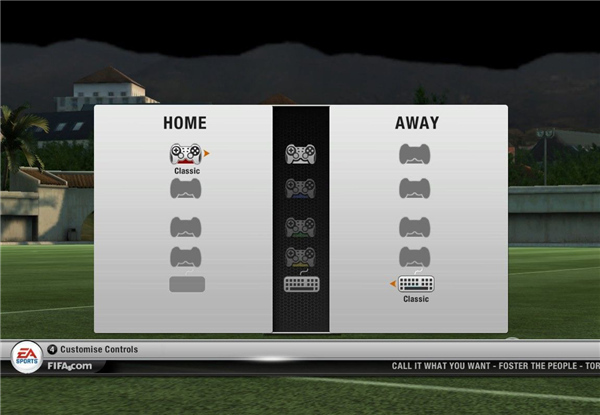Click the orange arrow beside the Away keyboard
This screenshot has width=600, height=415.
pyautogui.click(x=393, y=284)
